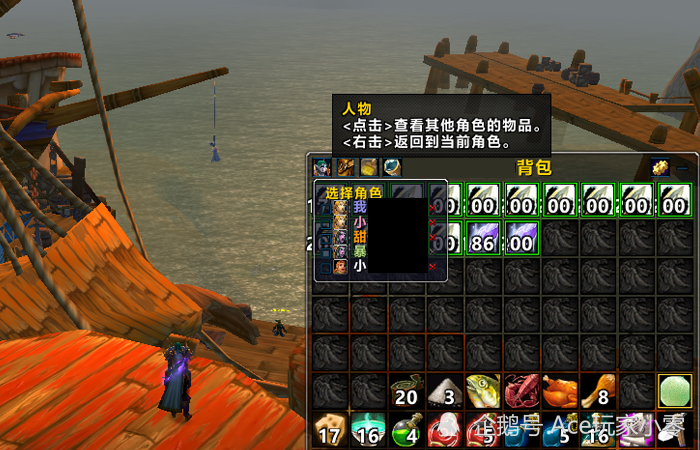Click the drumstick stack of 8
This screenshot has width=700, height=450.
click(597, 391)
